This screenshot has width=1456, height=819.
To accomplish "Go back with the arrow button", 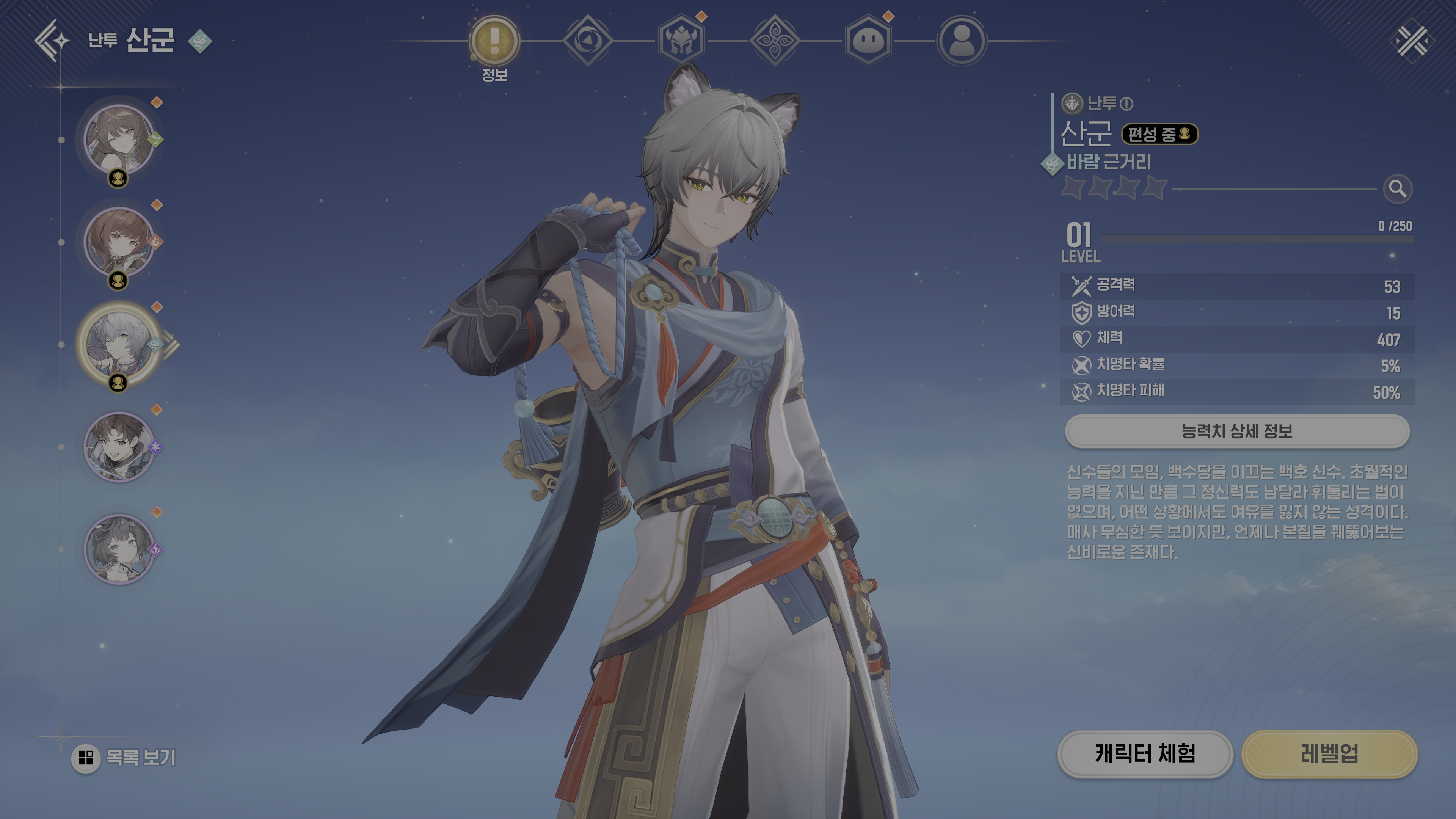I will click(x=52, y=41).
